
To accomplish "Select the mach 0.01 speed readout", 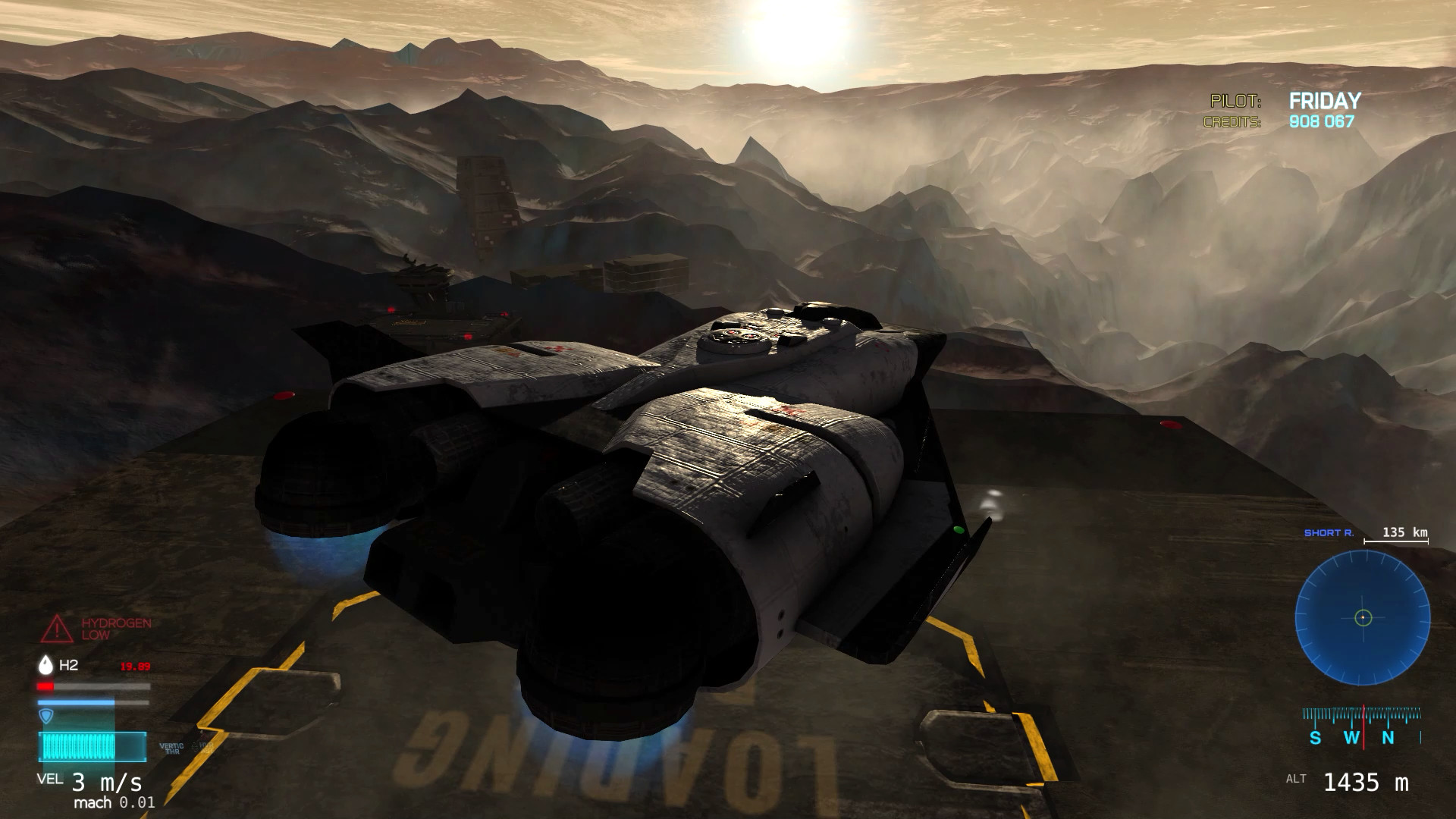I will 115,801.
